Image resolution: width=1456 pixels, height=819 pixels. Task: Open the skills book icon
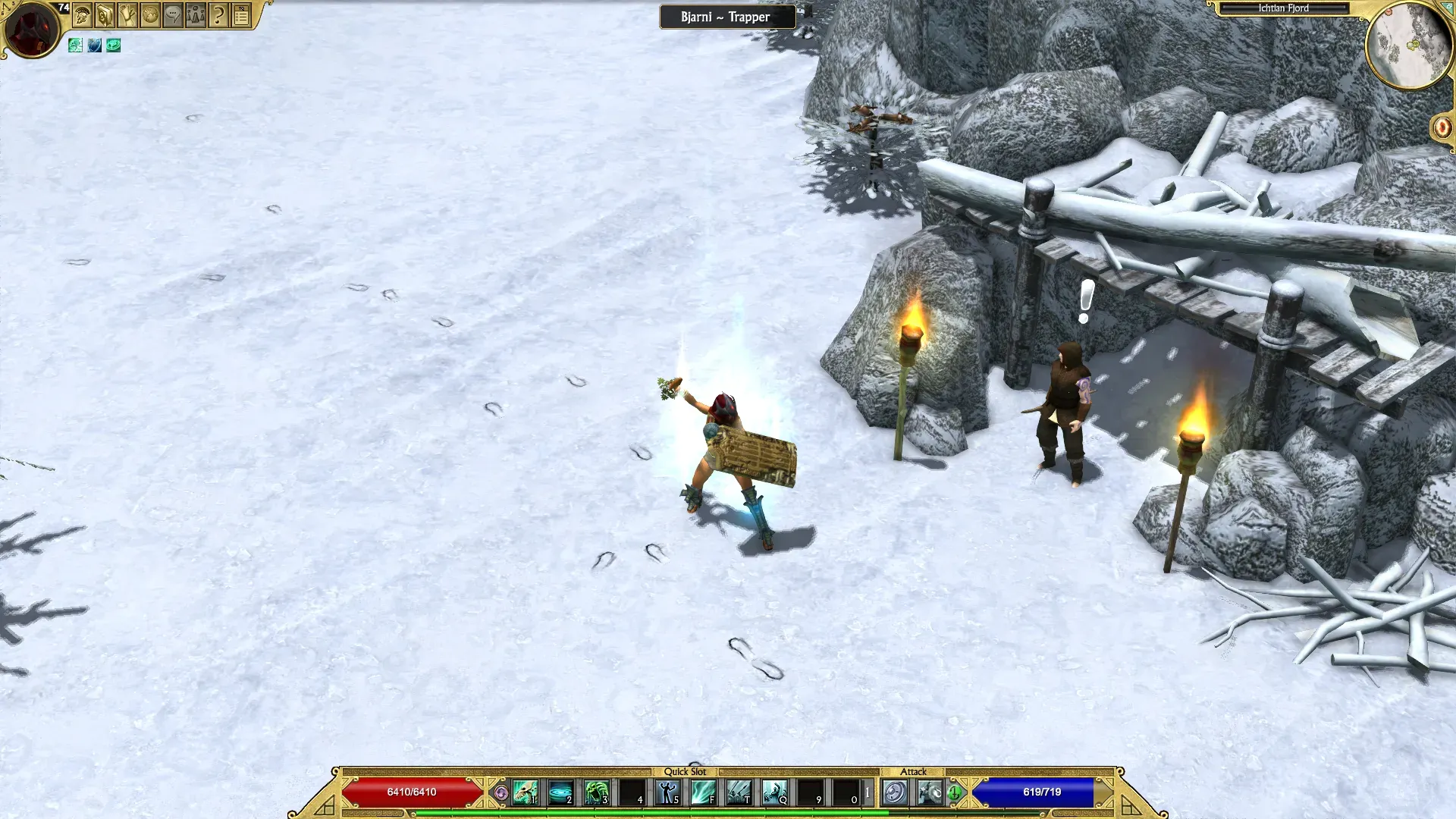(105, 15)
